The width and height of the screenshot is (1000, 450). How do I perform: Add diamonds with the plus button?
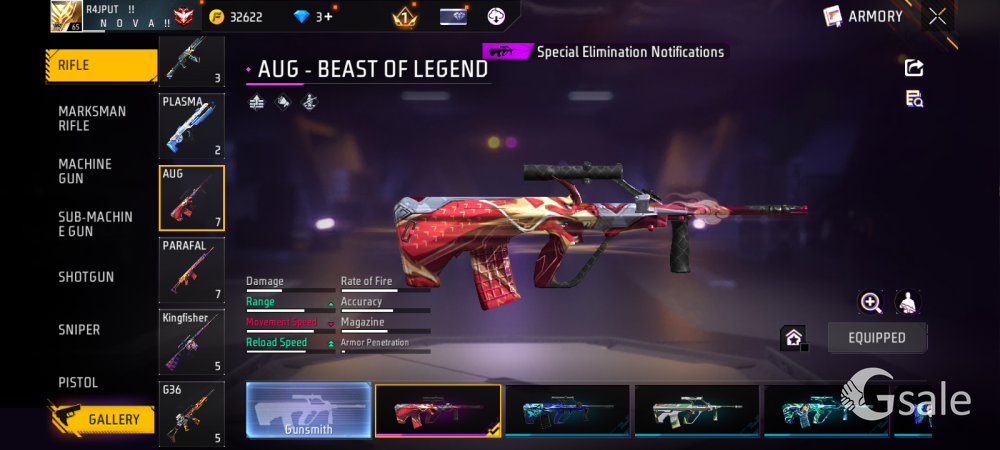coord(328,17)
